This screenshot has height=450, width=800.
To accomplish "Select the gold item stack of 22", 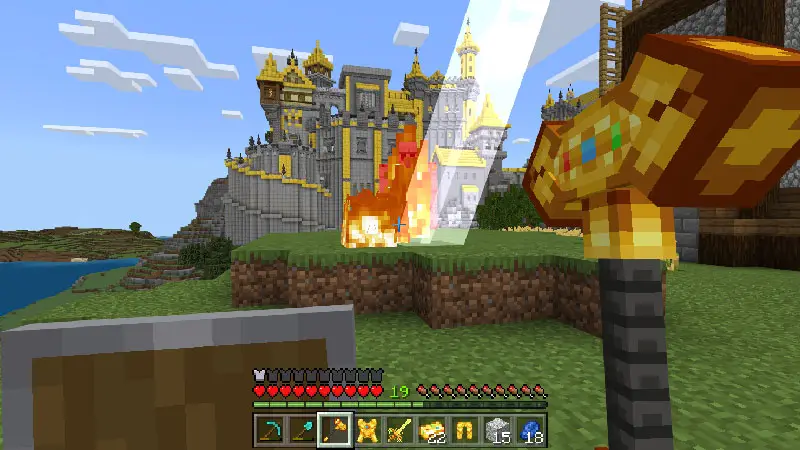I will click(x=433, y=428).
